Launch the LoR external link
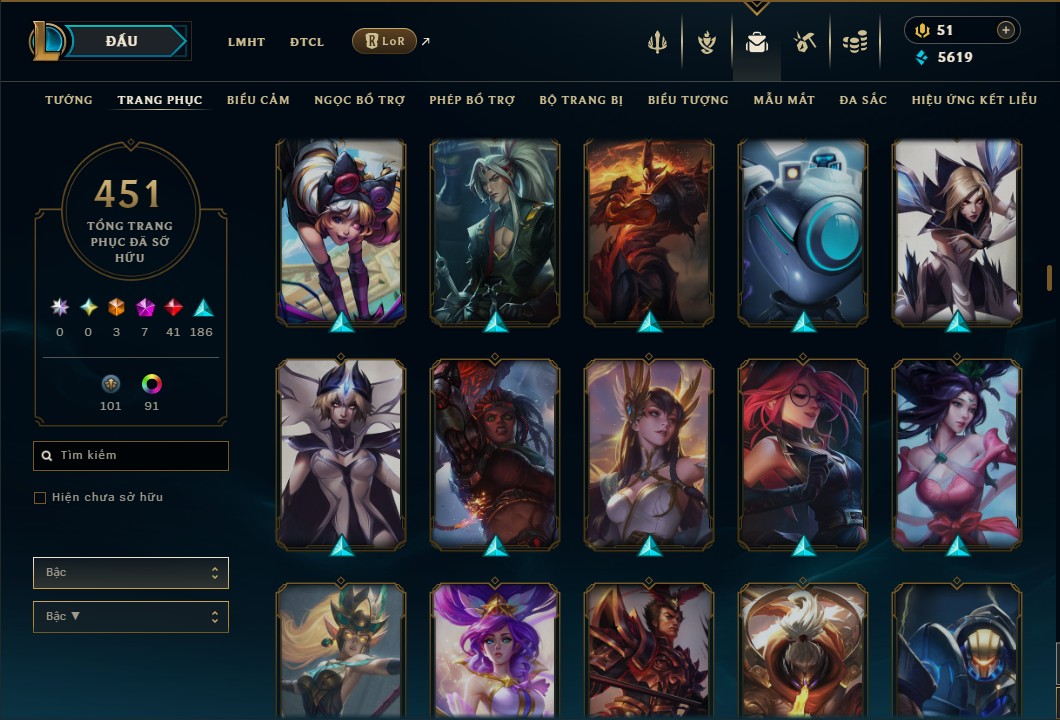The image size is (1060, 720). (x=385, y=41)
